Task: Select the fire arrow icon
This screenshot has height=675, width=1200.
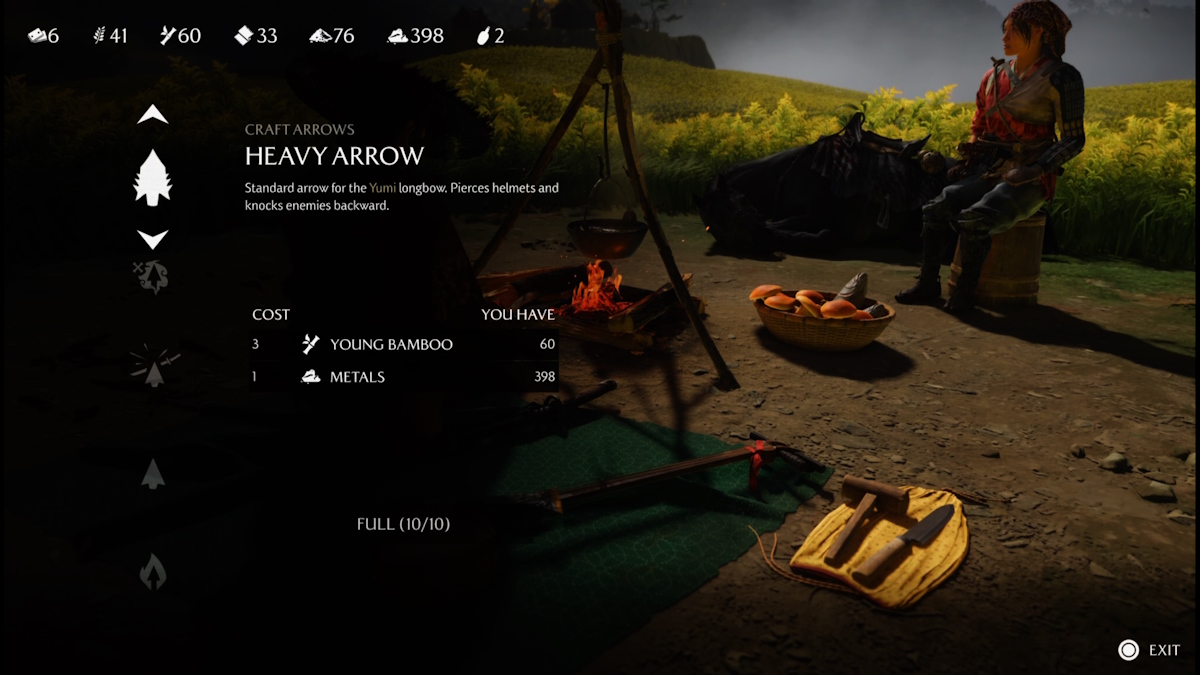Action: click(x=153, y=572)
